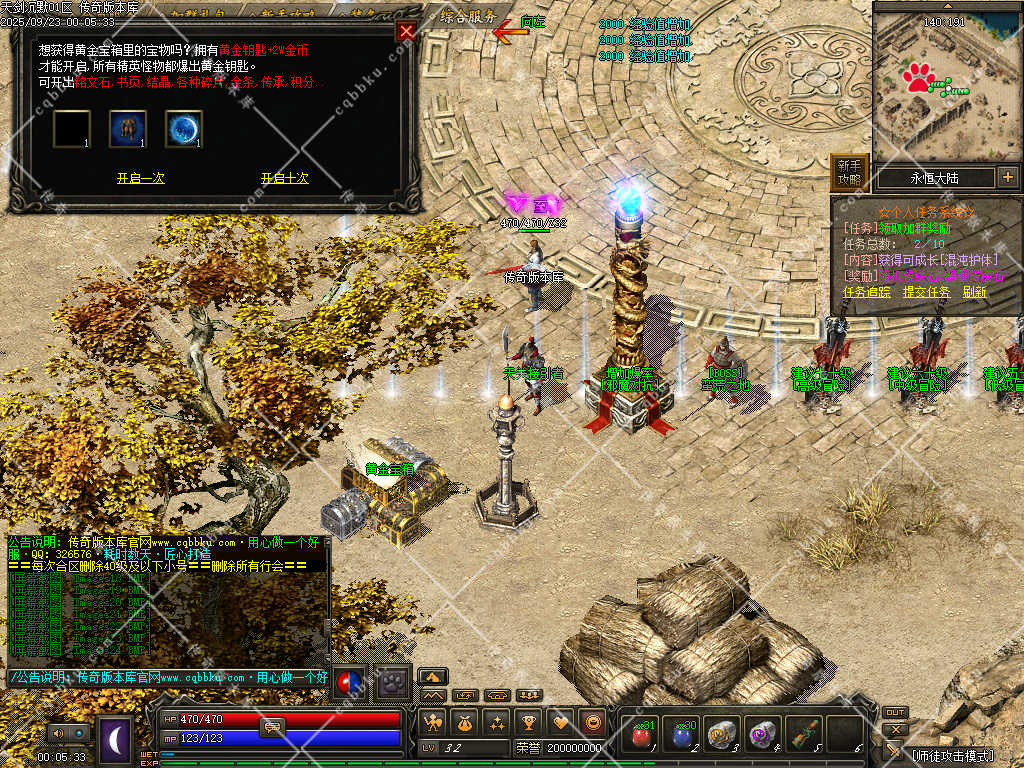This screenshot has height=768, width=1024.
Task: Click 任务追踪 to track the quest
Action: click(867, 292)
